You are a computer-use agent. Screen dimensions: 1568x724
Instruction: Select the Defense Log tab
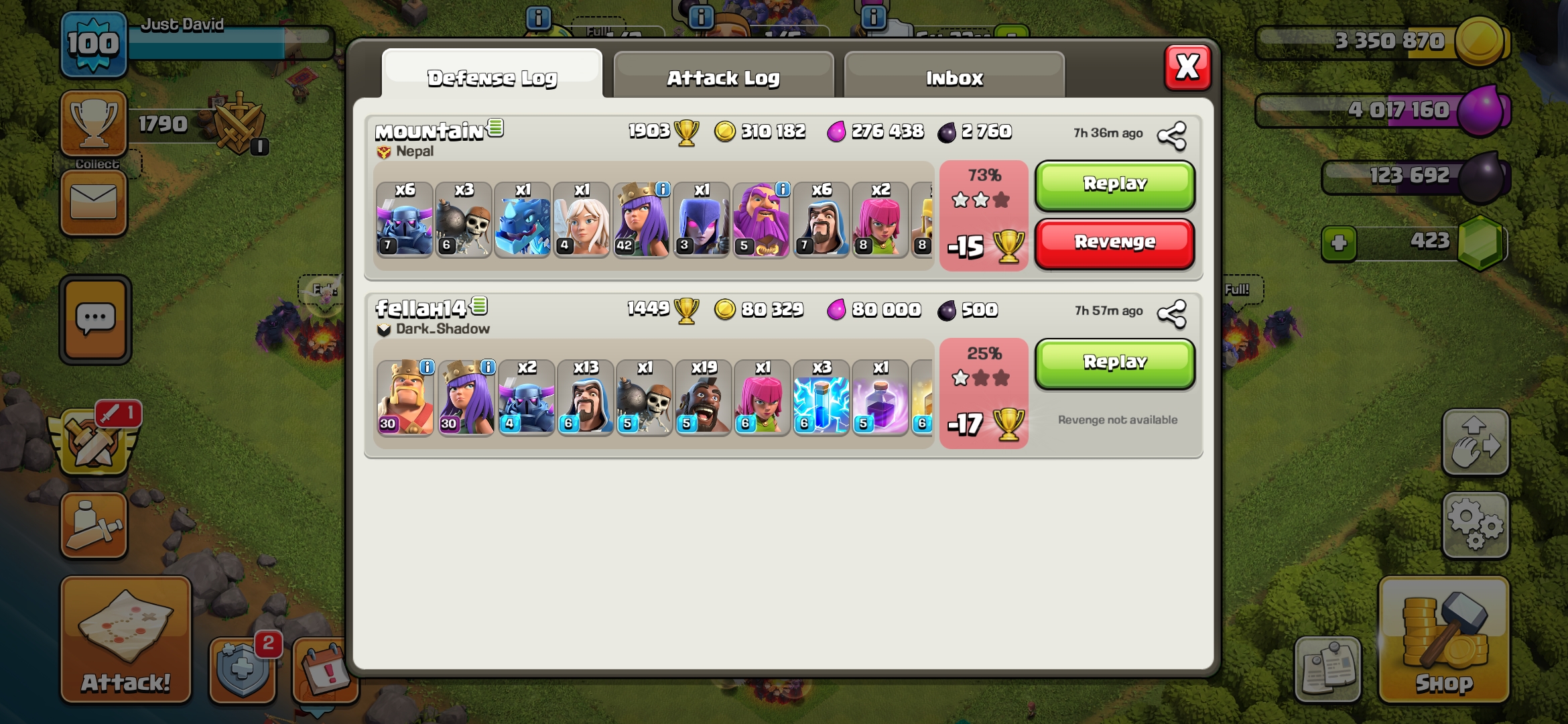point(492,77)
